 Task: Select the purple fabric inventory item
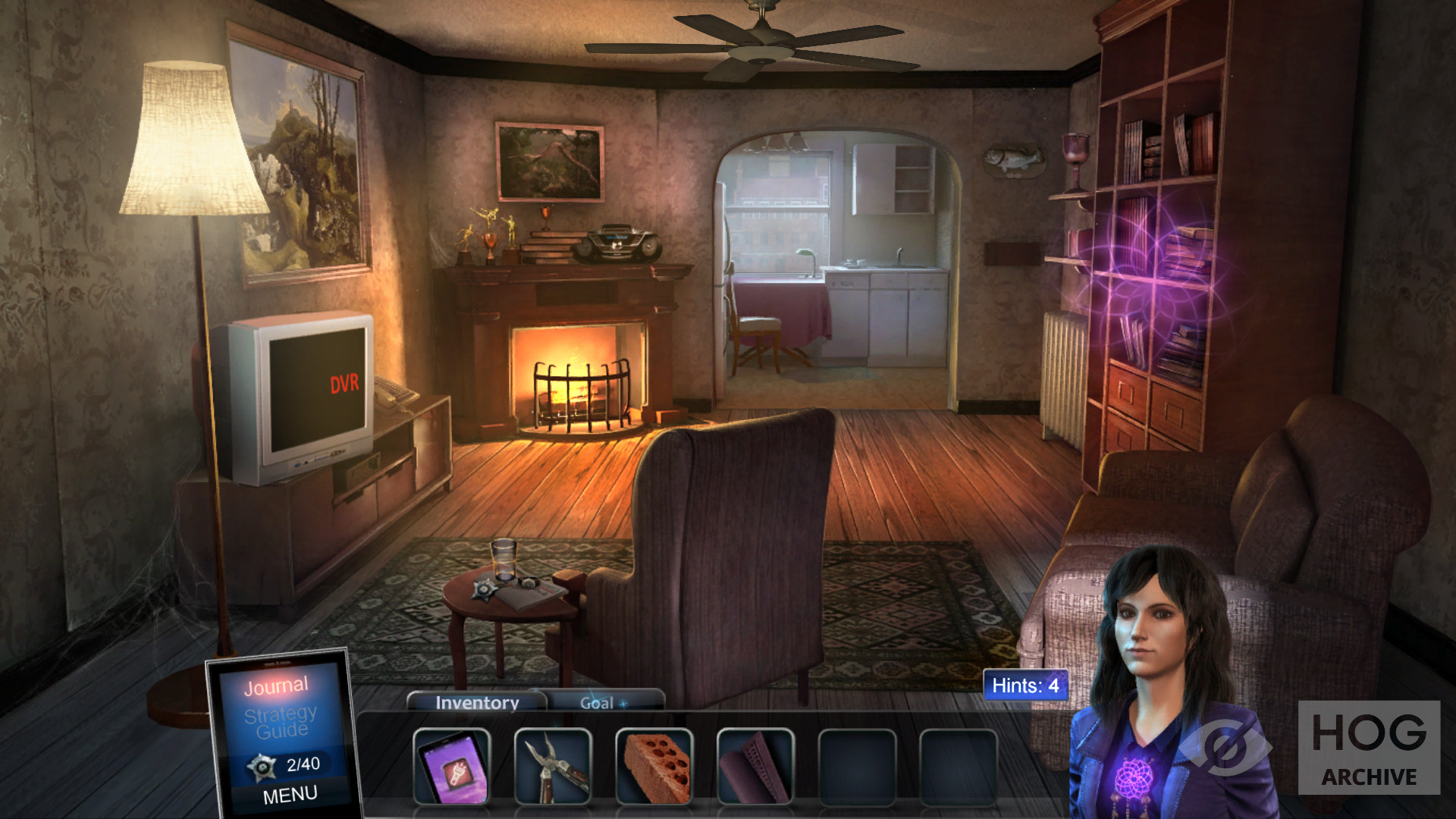click(755, 766)
